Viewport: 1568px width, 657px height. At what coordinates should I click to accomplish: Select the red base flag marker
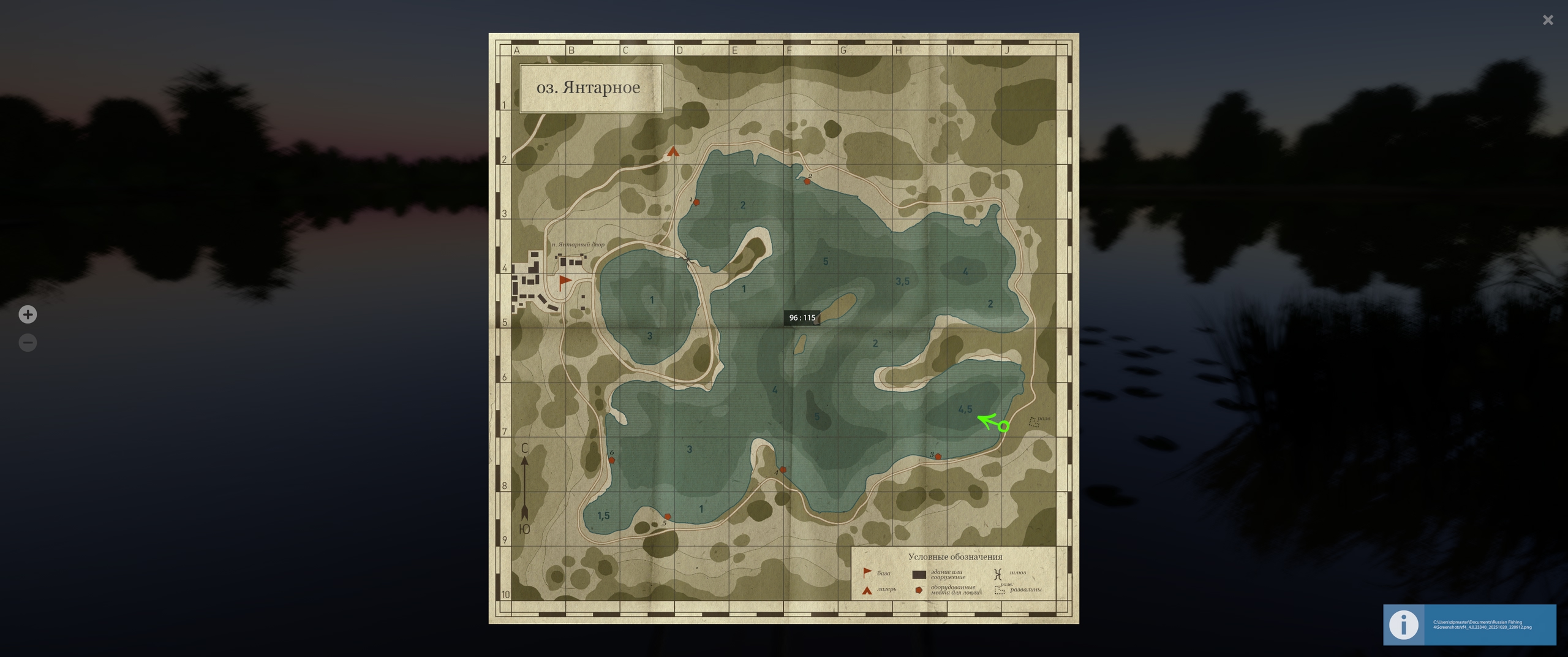click(x=564, y=283)
